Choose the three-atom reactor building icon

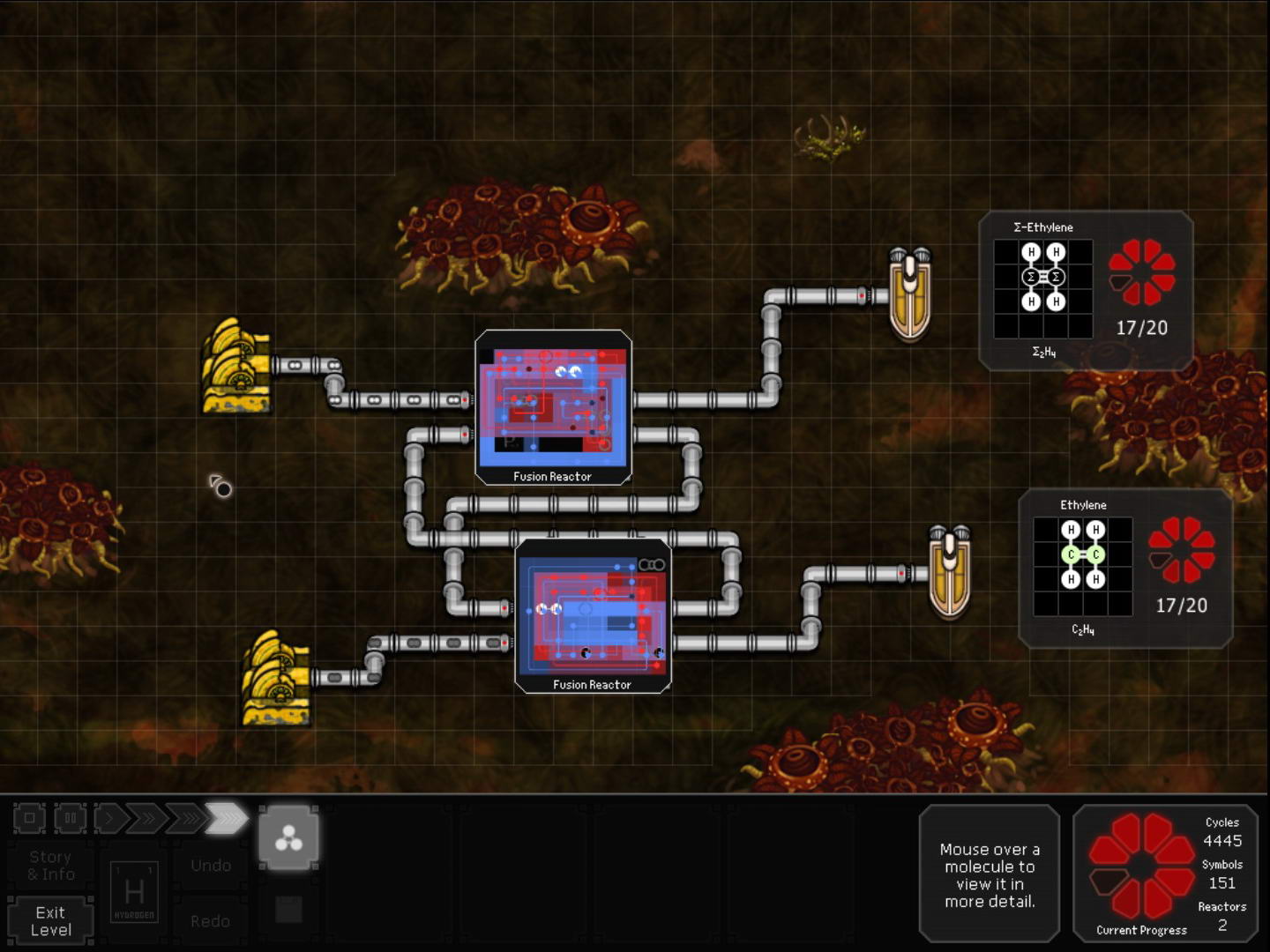tap(288, 839)
